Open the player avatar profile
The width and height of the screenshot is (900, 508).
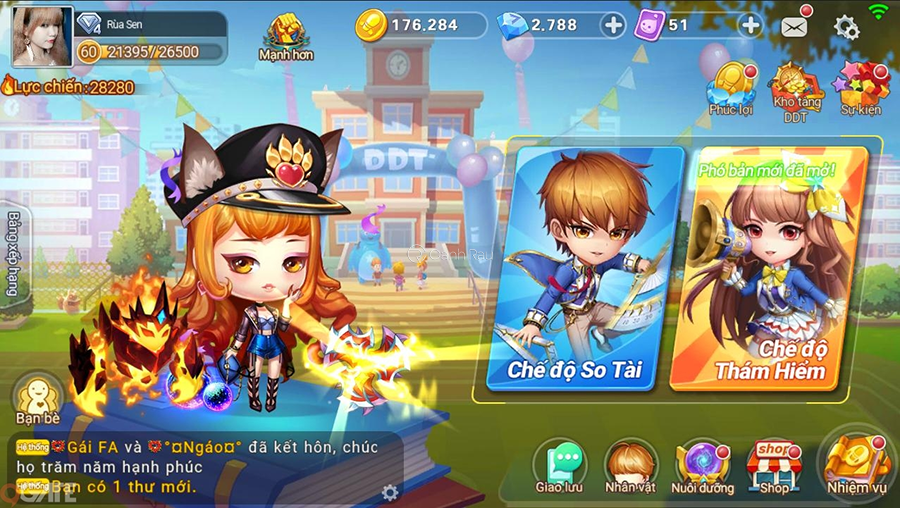tap(42, 36)
